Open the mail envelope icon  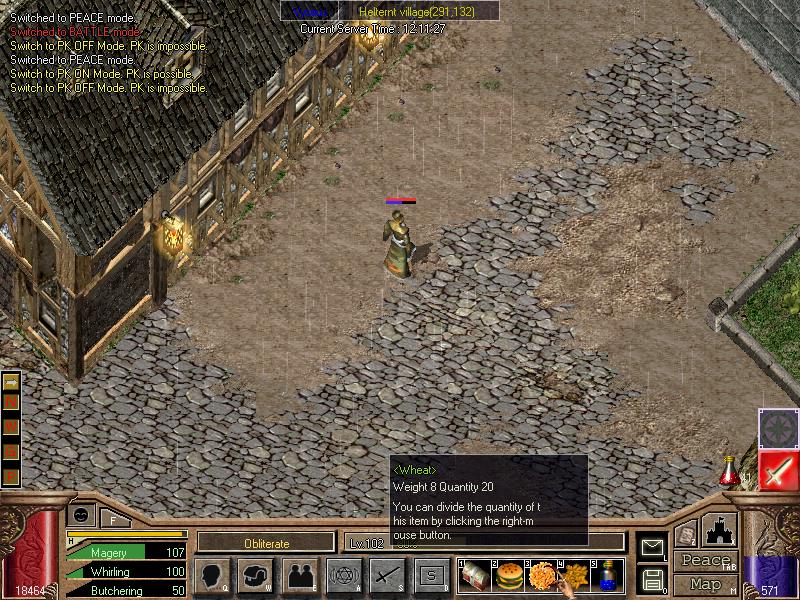pos(651,547)
